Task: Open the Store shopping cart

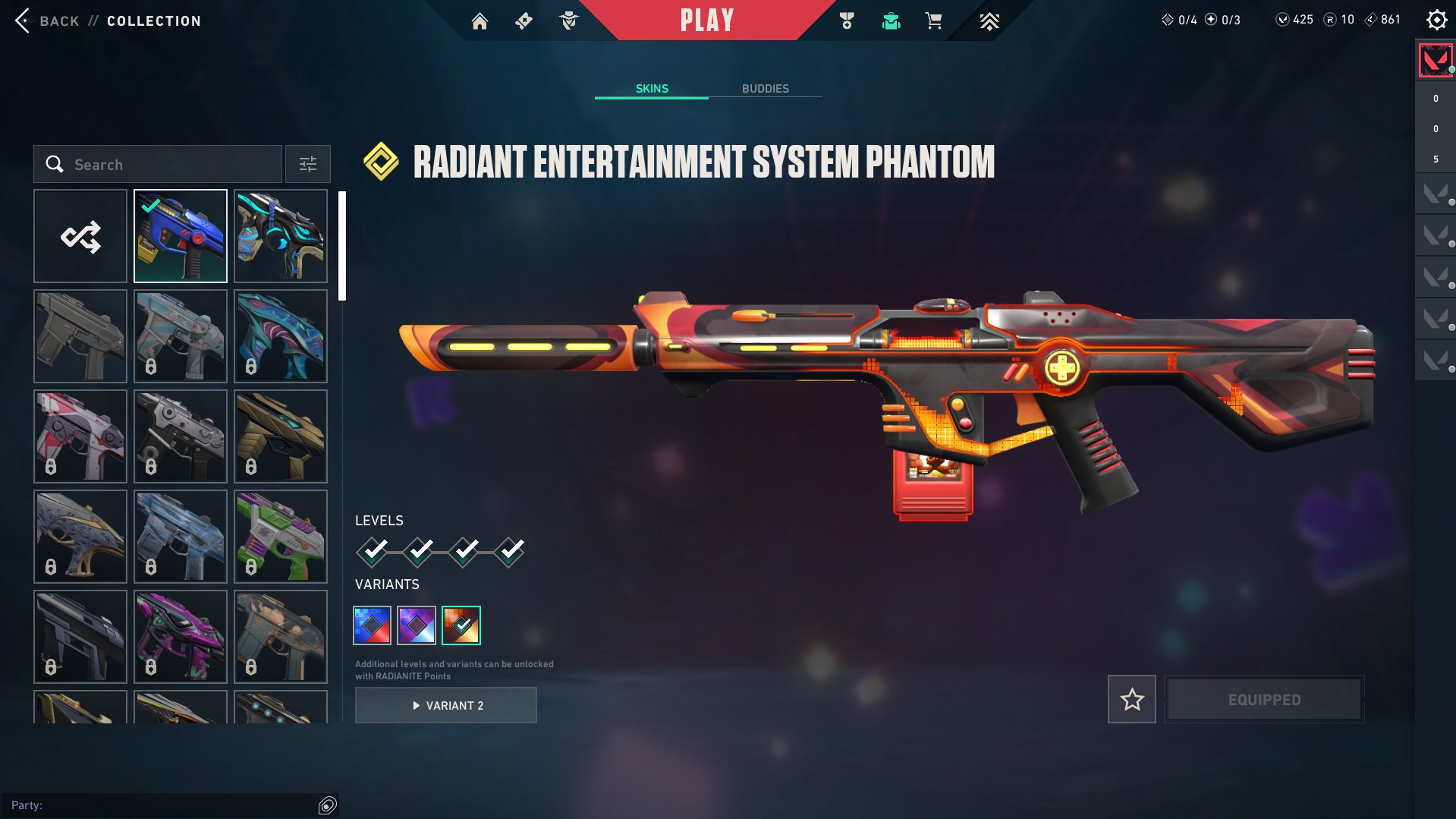Action: coord(934,20)
